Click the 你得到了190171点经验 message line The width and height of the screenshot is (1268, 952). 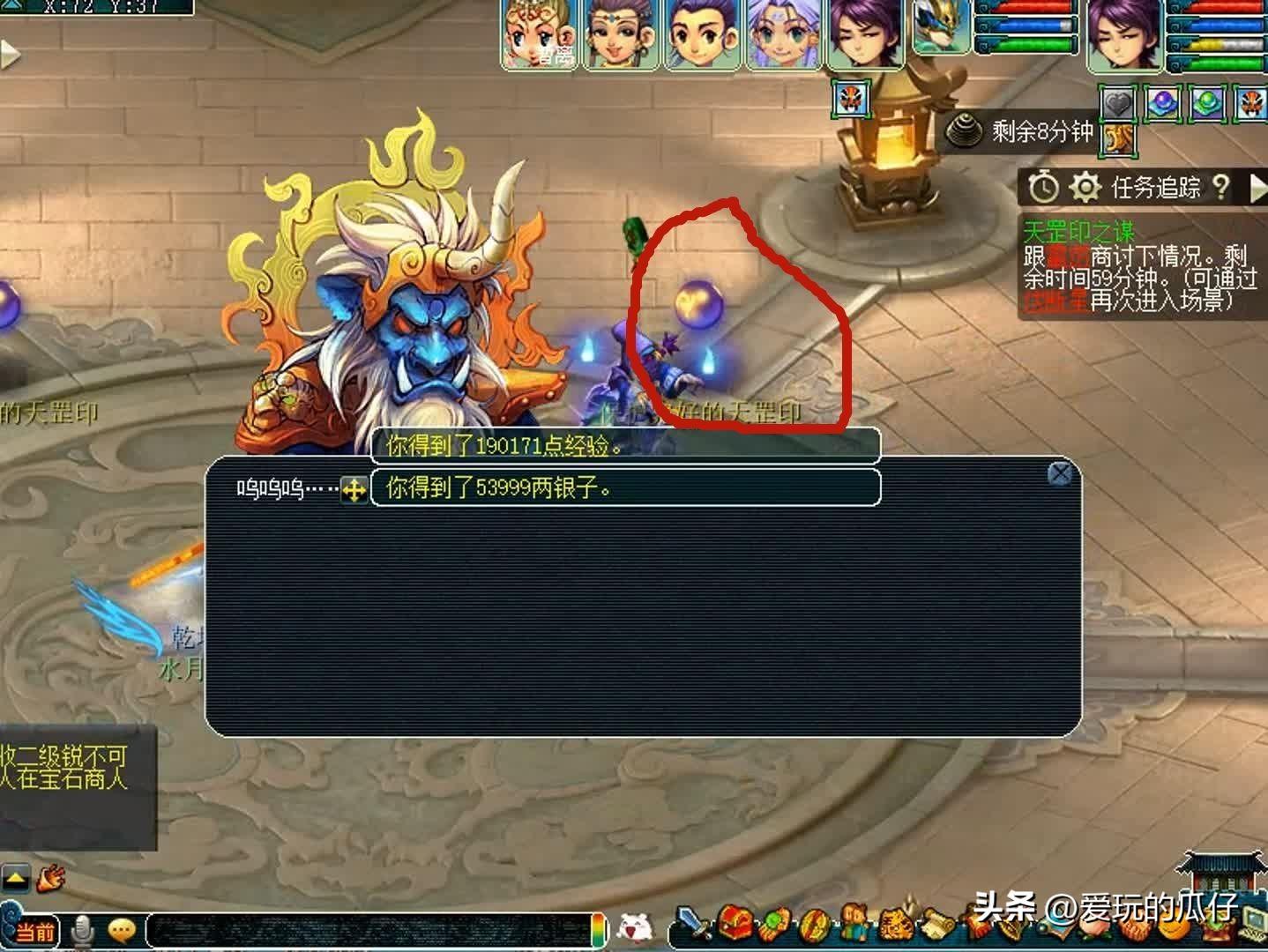(x=625, y=446)
